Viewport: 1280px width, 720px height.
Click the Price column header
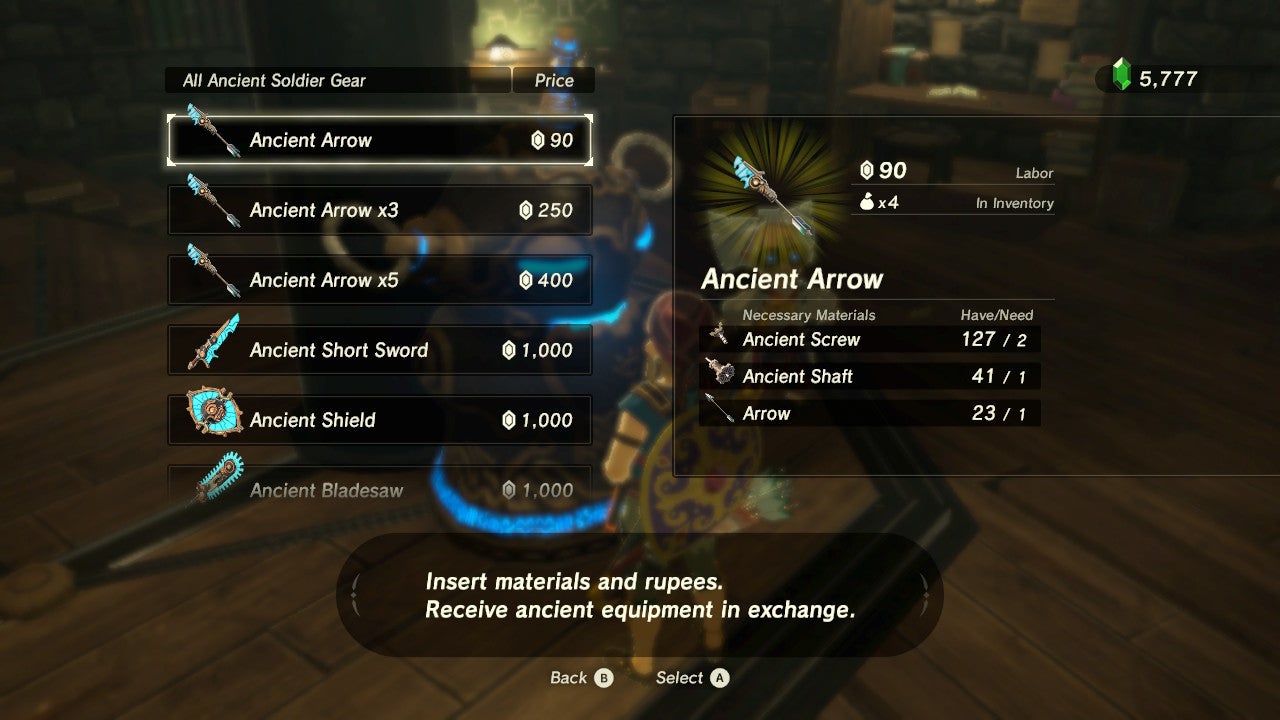point(553,80)
